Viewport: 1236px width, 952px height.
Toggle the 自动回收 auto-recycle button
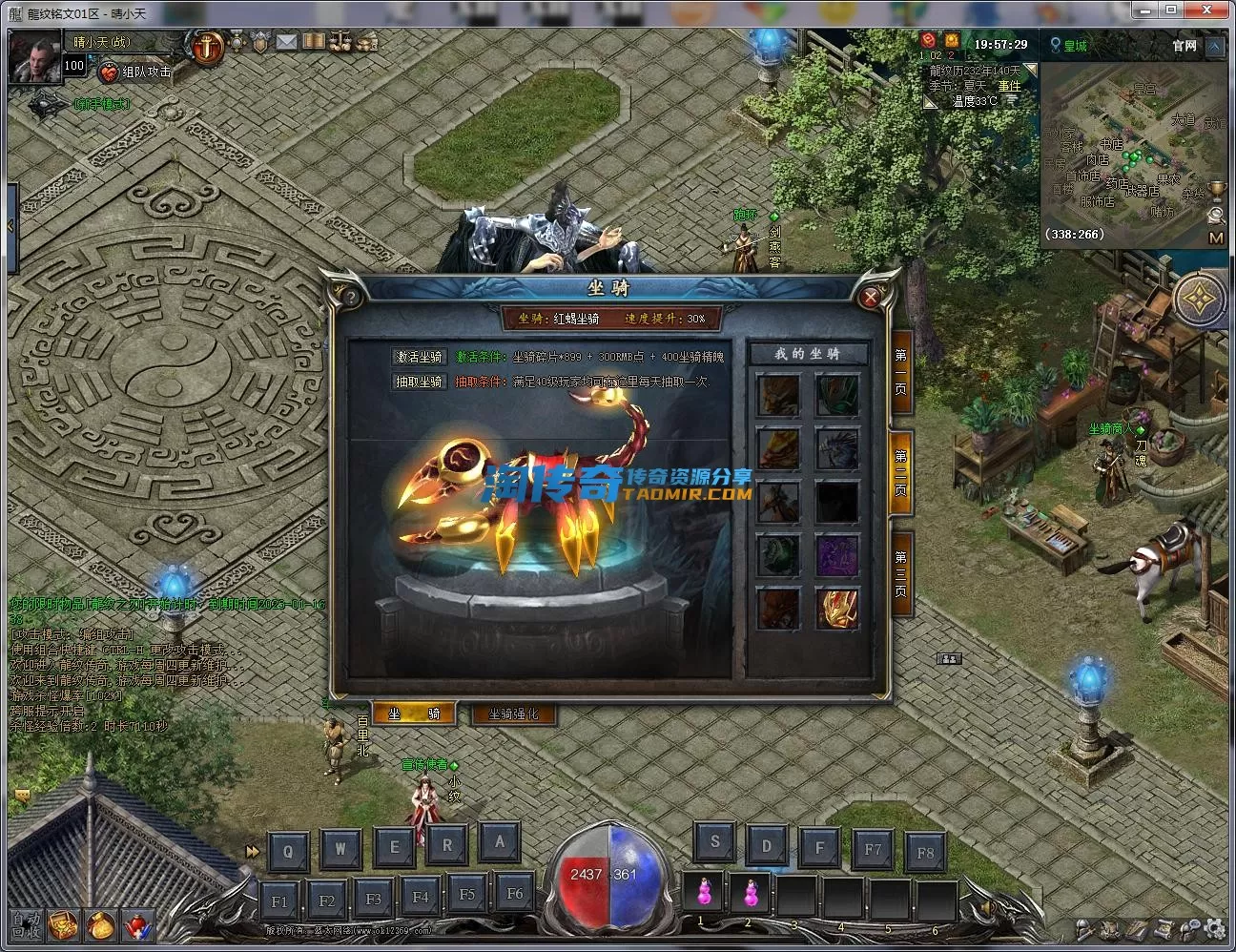(x=25, y=924)
